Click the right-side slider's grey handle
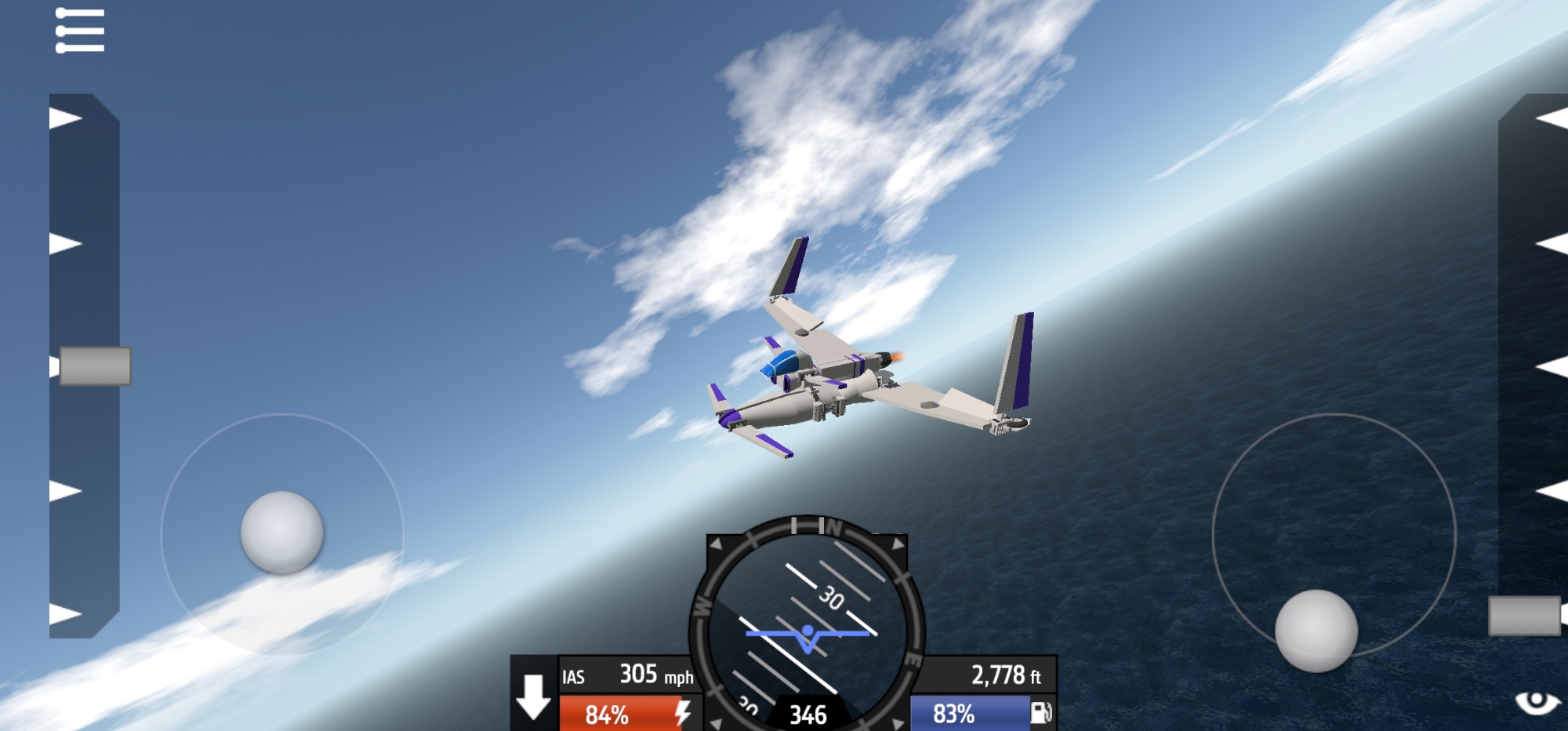 point(1525,616)
